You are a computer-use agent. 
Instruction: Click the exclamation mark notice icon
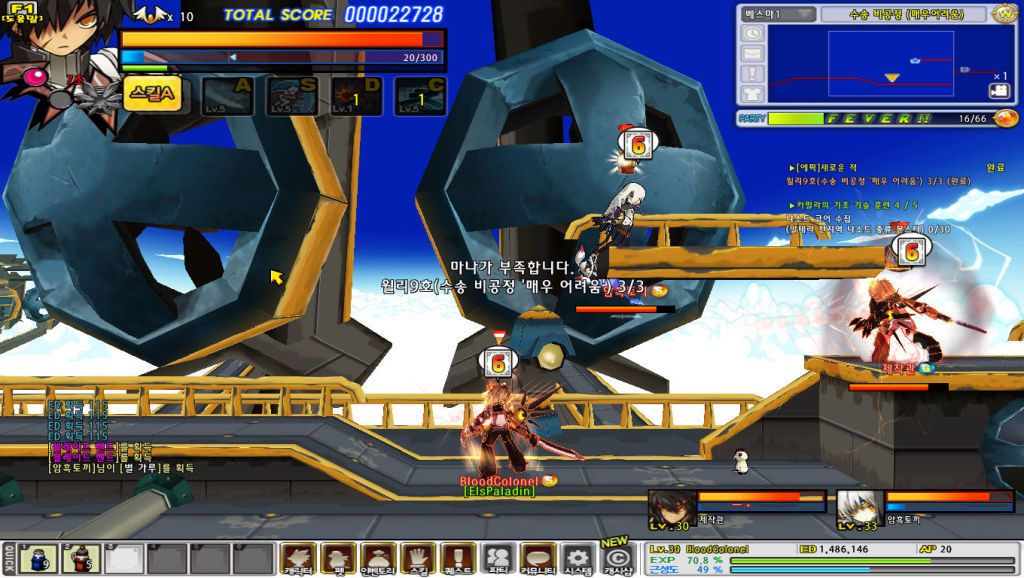(x=752, y=73)
